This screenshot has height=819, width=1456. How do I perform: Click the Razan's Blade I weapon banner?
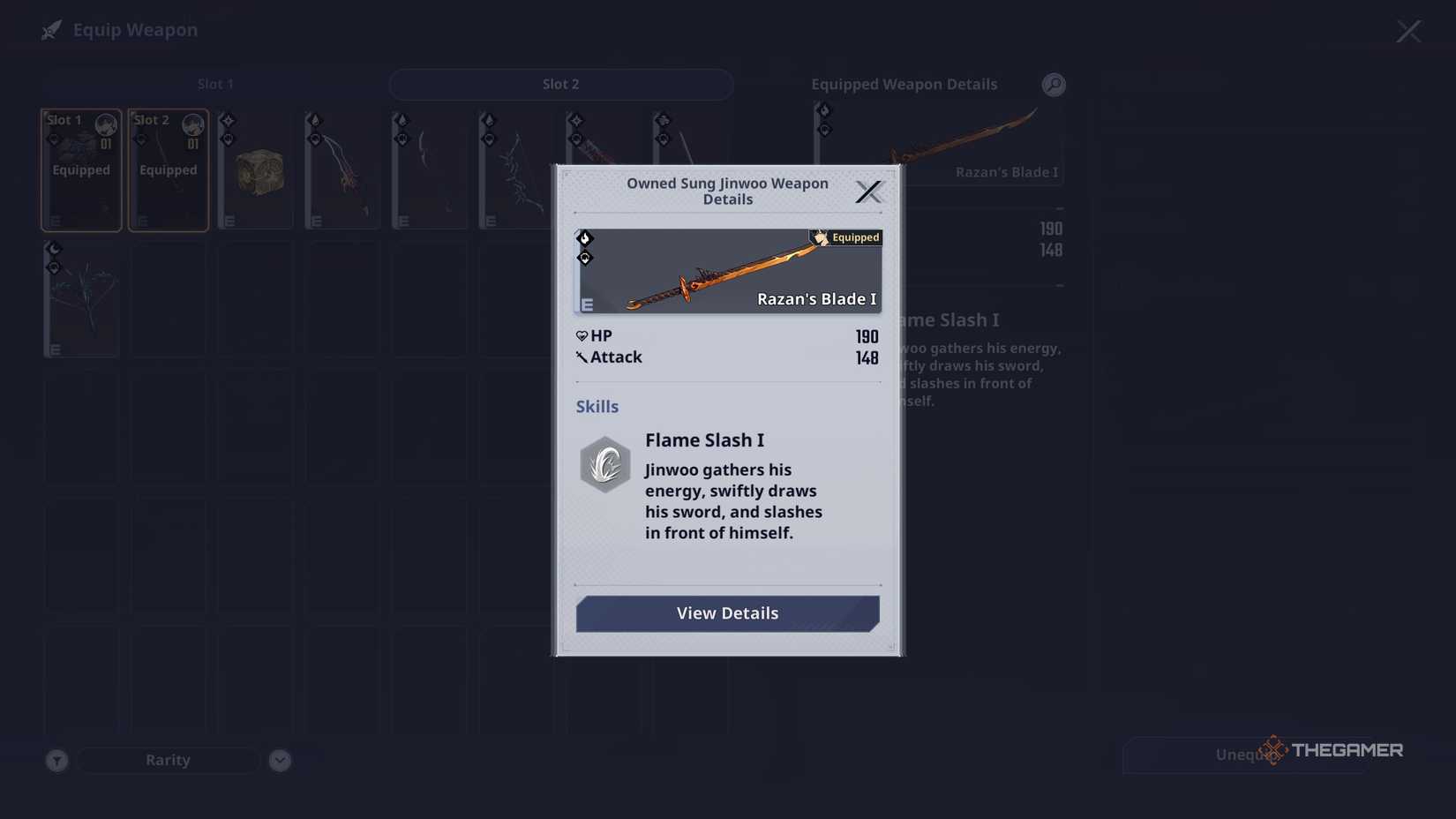(x=727, y=271)
